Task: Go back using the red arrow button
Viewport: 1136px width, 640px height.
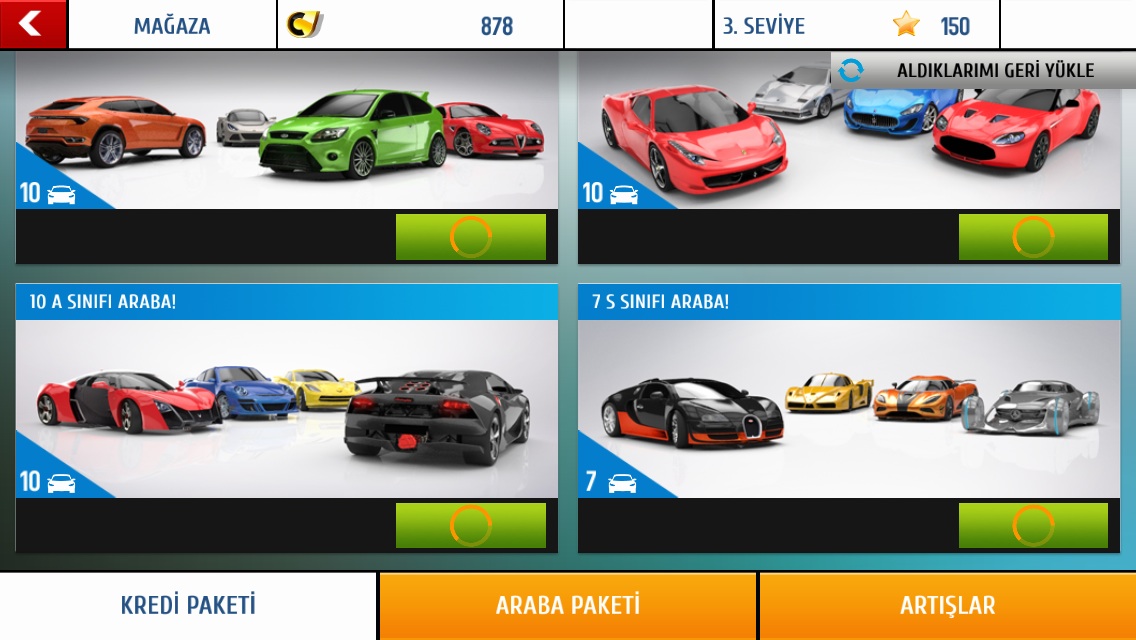Action: point(32,24)
